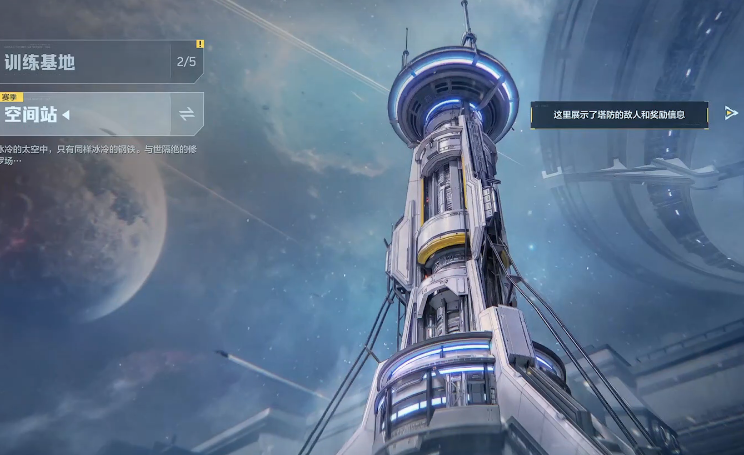The image size is (744, 455).
Task: Click the tutorial tip about tower defense enemies
Action: 619,115
